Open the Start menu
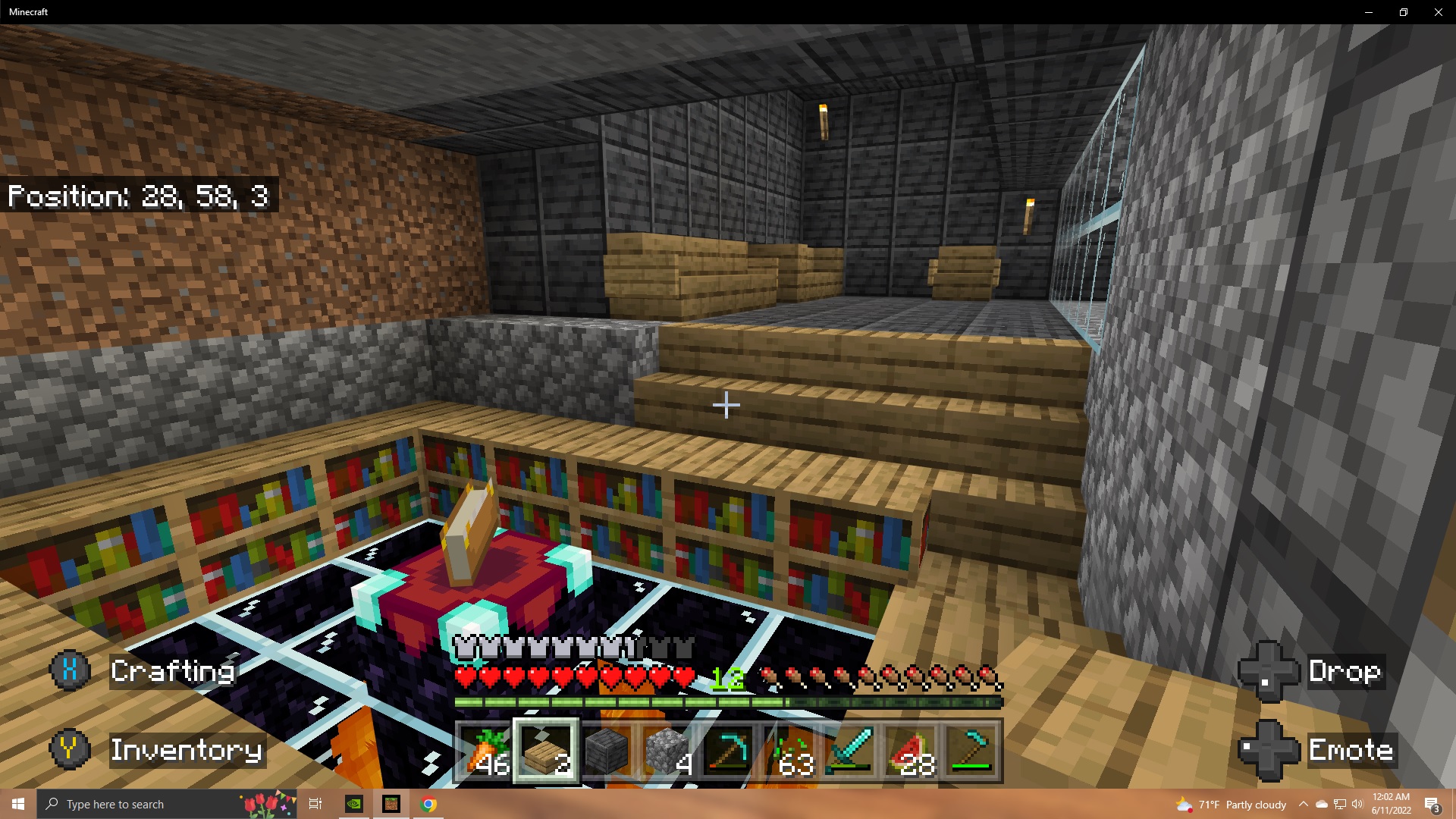Viewport: 1456px width, 819px height. (17, 804)
